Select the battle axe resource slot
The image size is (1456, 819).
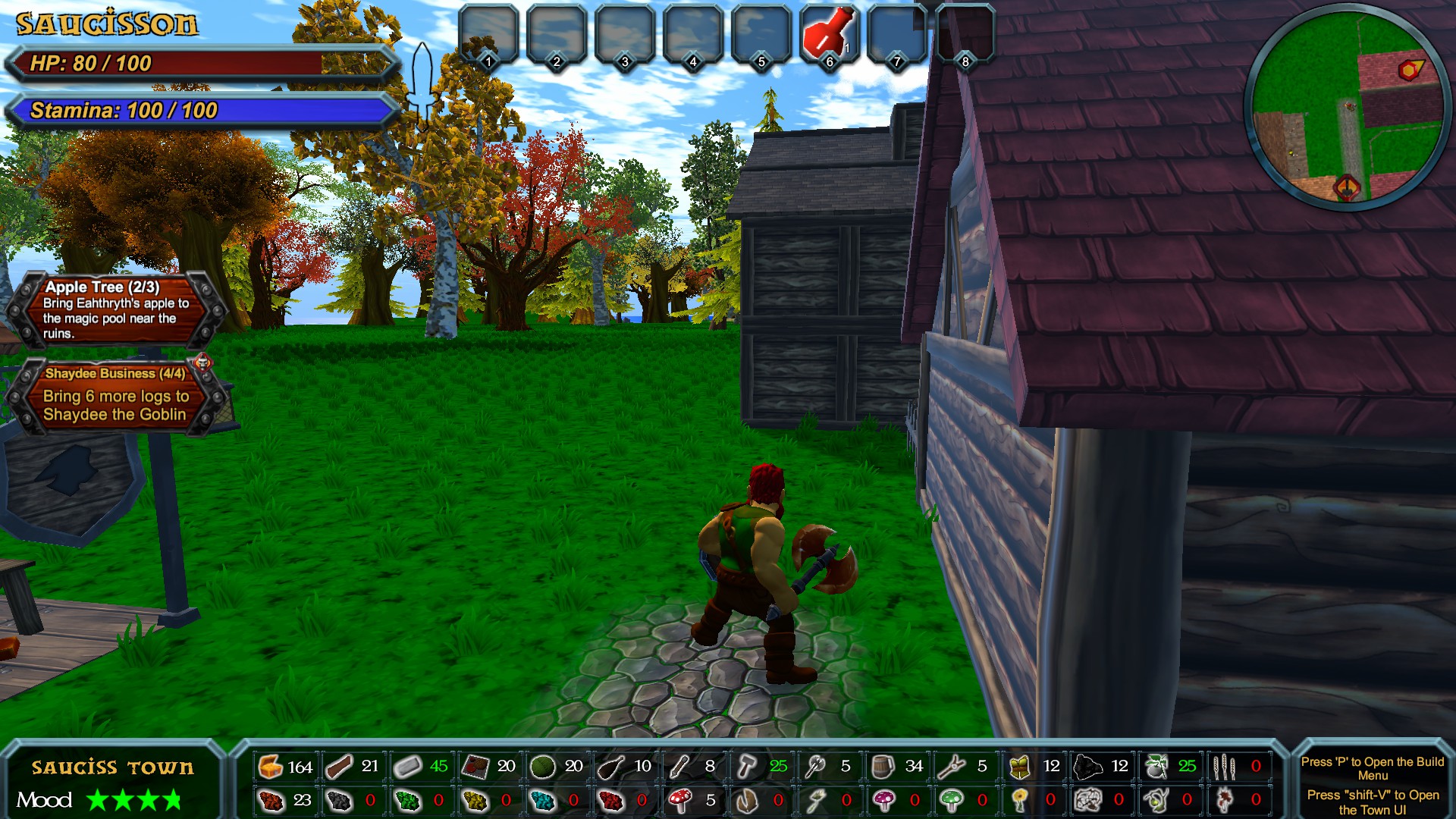coord(815,767)
